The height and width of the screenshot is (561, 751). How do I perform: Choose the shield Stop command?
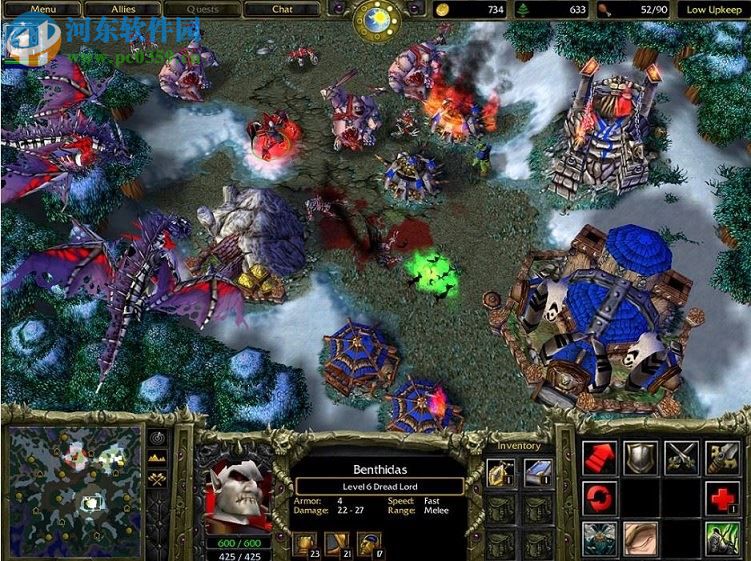640,458
